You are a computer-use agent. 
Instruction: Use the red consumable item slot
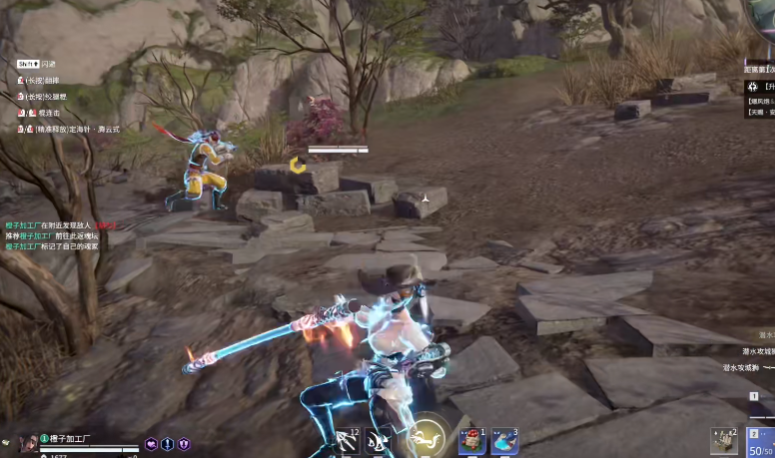471,440
